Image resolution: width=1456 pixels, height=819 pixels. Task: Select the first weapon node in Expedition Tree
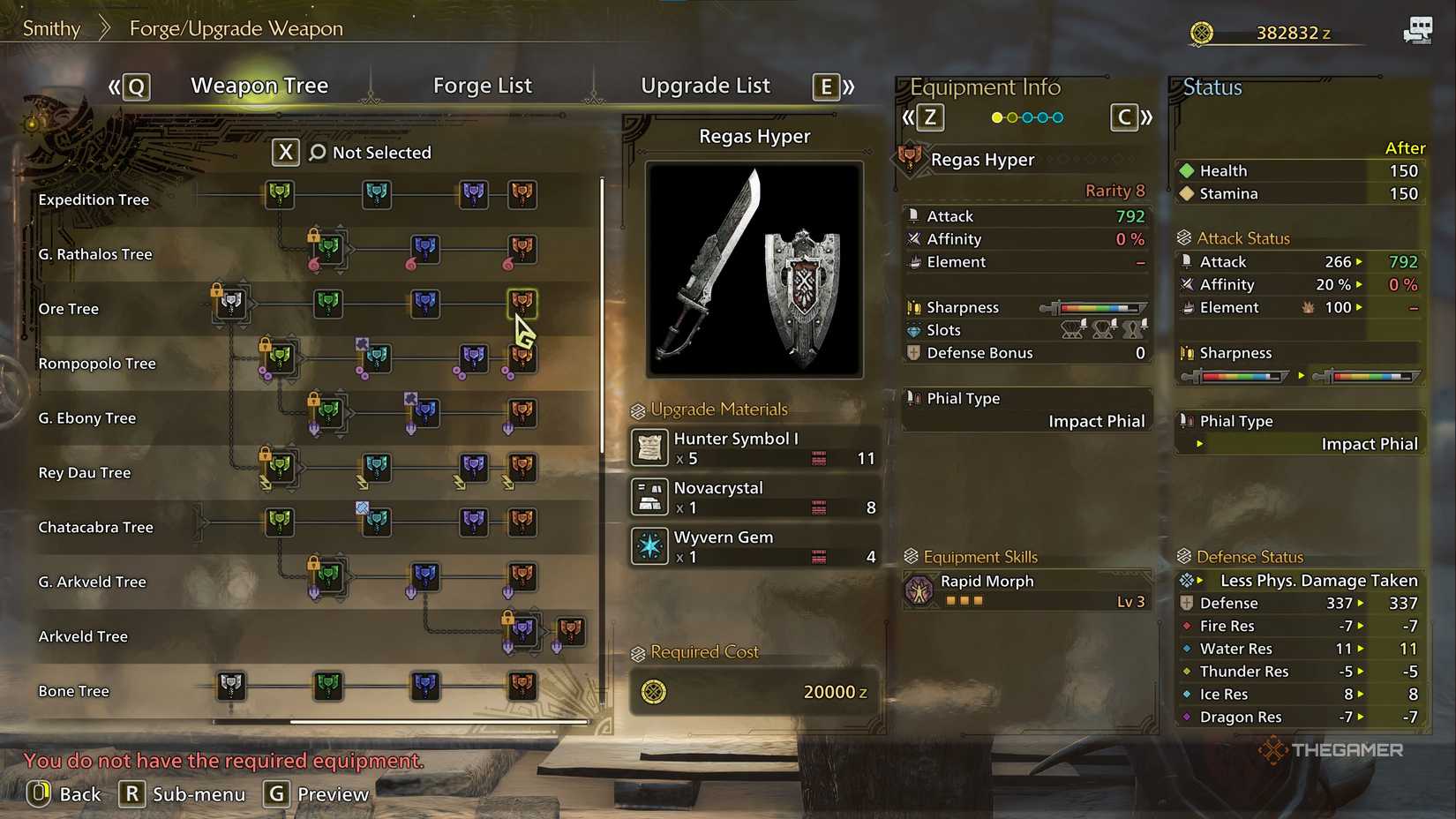click(279, 194)
